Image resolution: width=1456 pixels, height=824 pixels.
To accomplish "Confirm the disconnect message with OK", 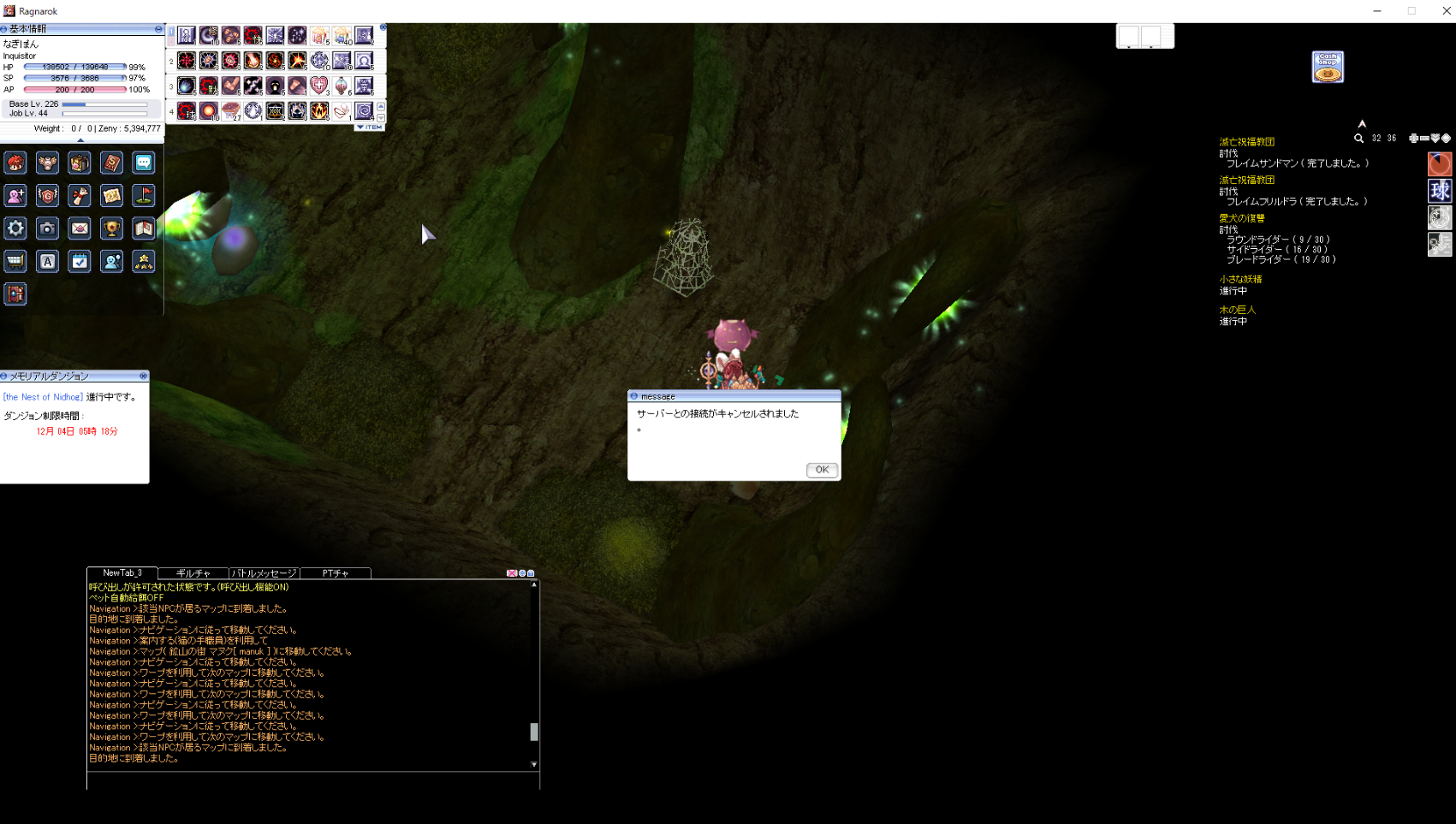I will pyautogui.click(x=821, y=470).
